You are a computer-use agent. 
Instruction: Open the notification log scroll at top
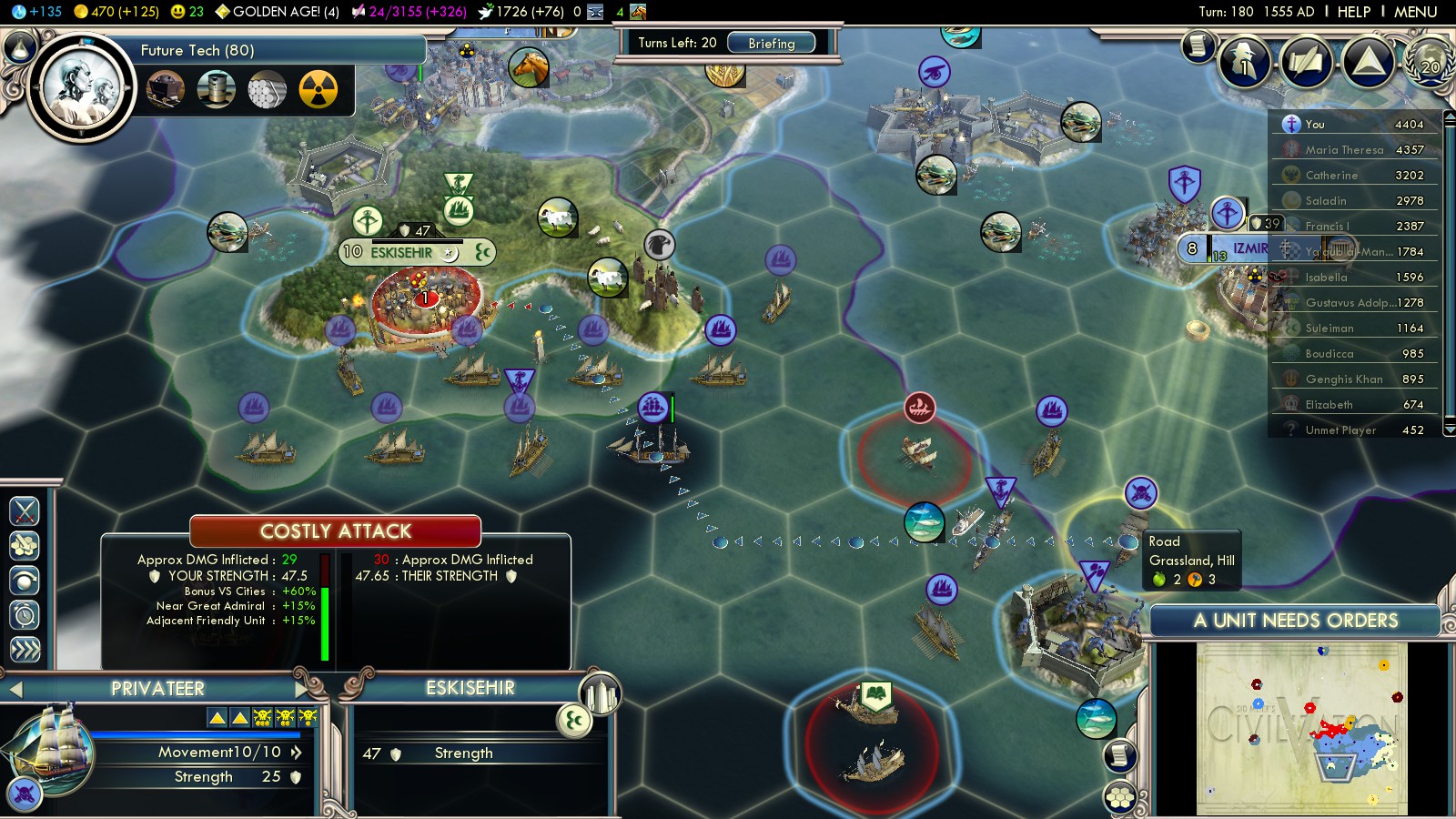(1198, 45)
